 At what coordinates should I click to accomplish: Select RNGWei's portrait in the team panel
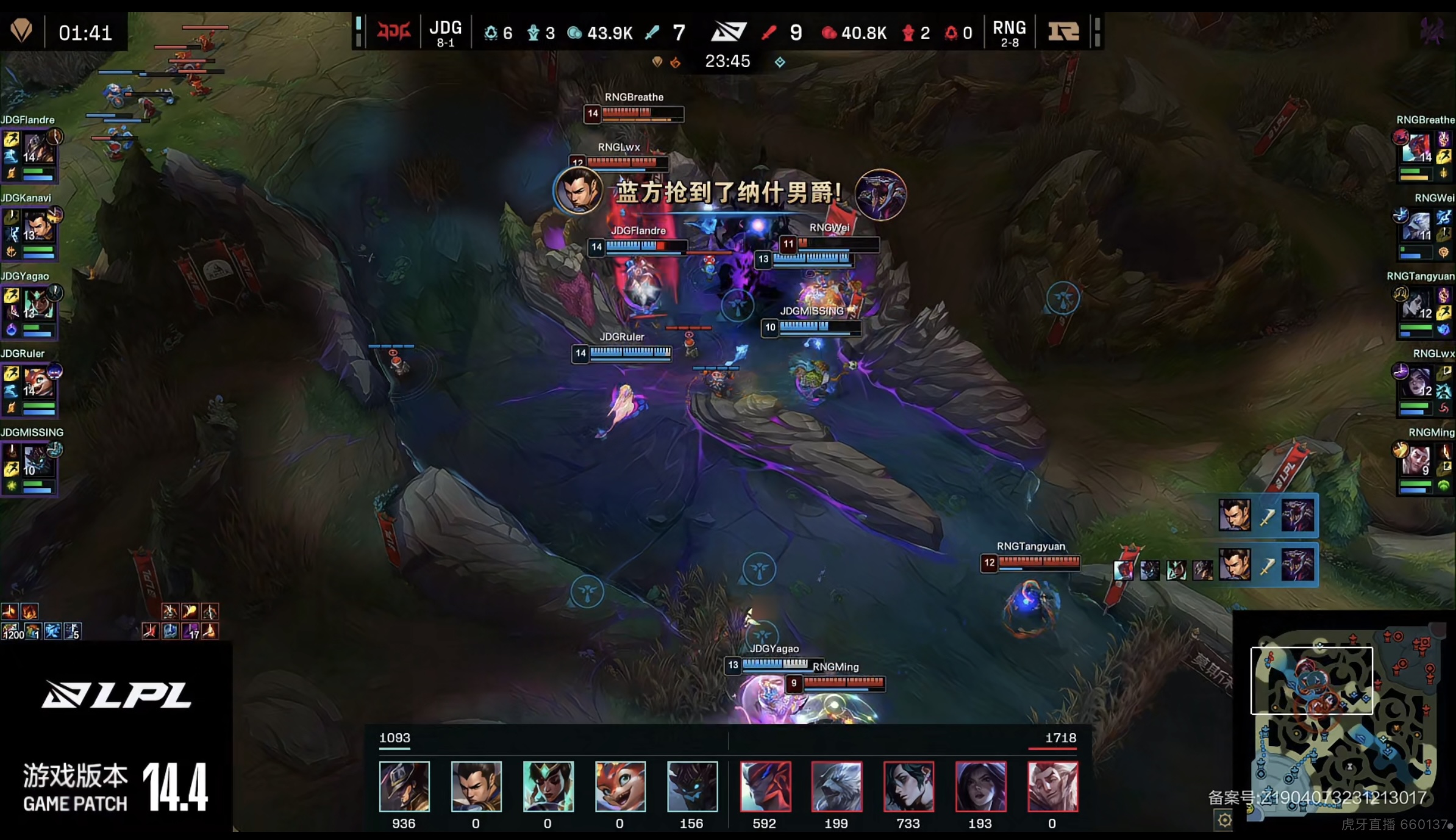(1418, 227)
